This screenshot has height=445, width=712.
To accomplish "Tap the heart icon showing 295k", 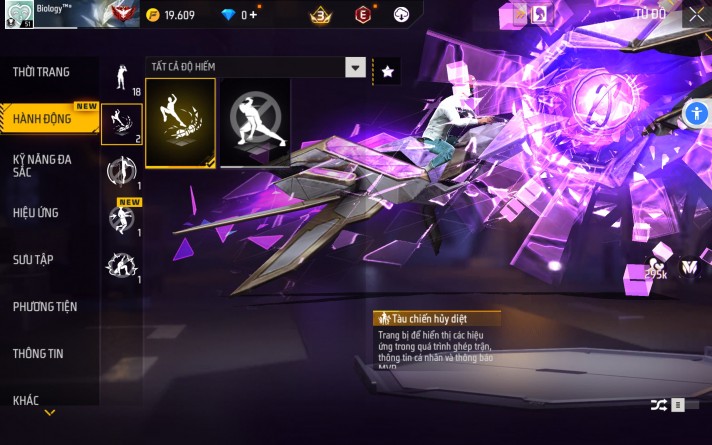I will pyautogui.click(x=656, y=262).
